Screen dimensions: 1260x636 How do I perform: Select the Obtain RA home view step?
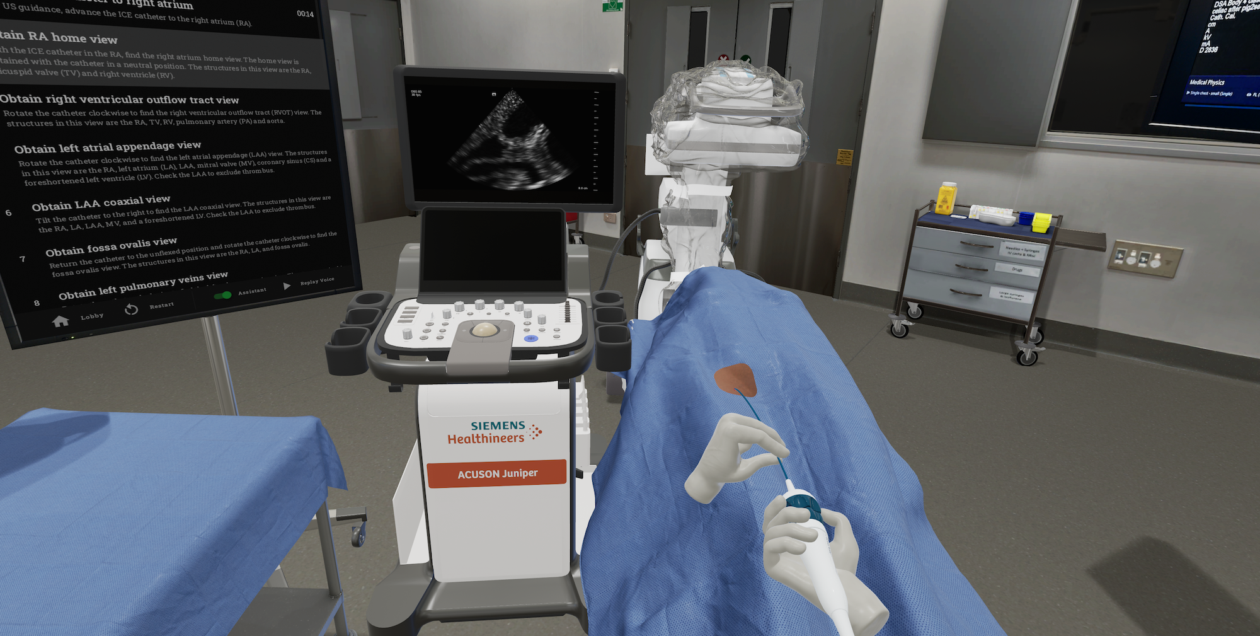click(x=60, y=38)
